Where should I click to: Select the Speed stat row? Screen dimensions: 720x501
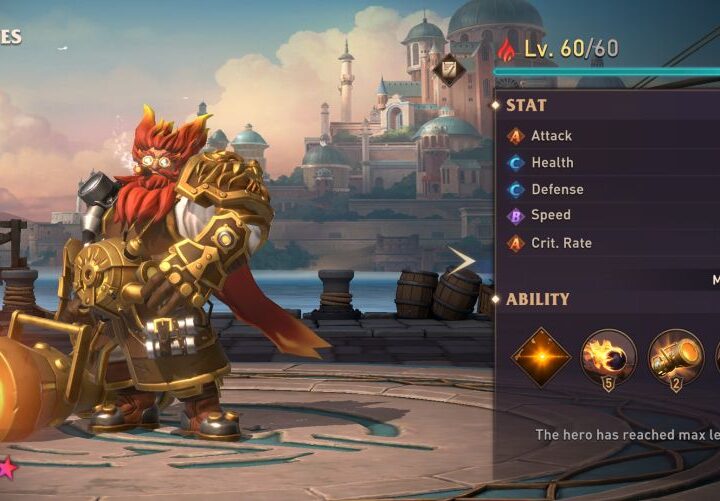point(551,215)
